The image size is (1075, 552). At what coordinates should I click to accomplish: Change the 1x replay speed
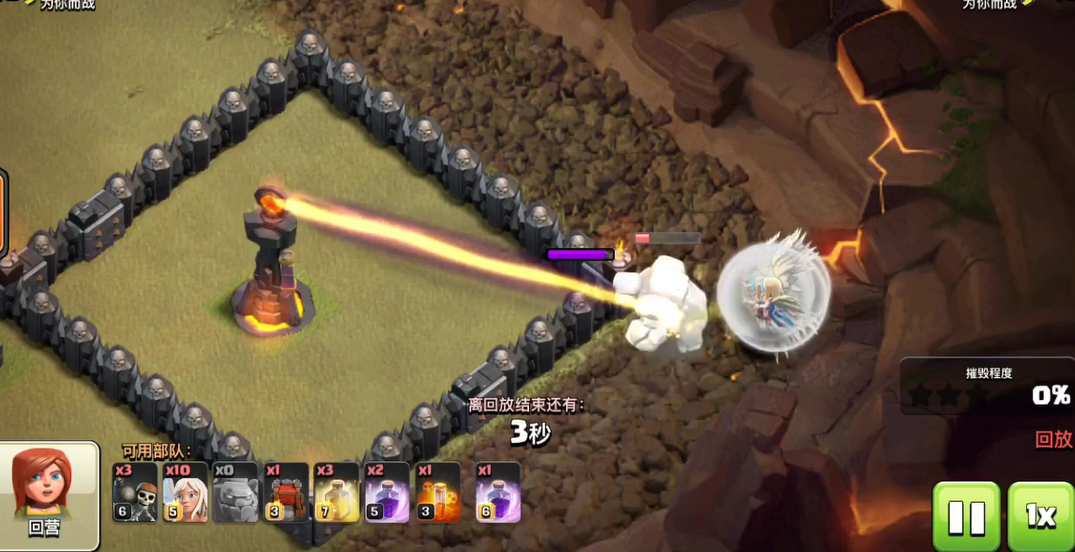point(1041,516)
